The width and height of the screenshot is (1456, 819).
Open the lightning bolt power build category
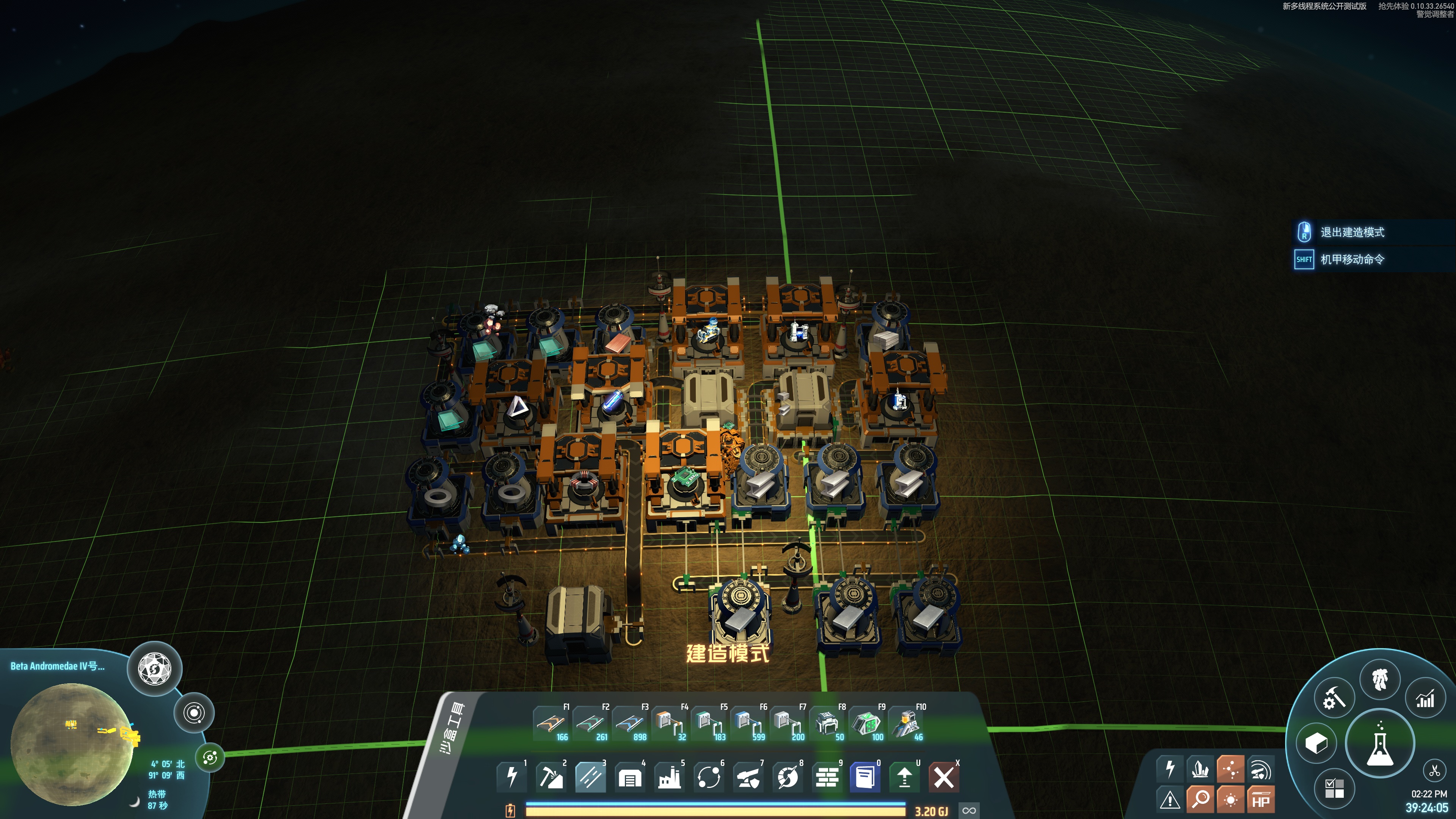tap(512, 777)
